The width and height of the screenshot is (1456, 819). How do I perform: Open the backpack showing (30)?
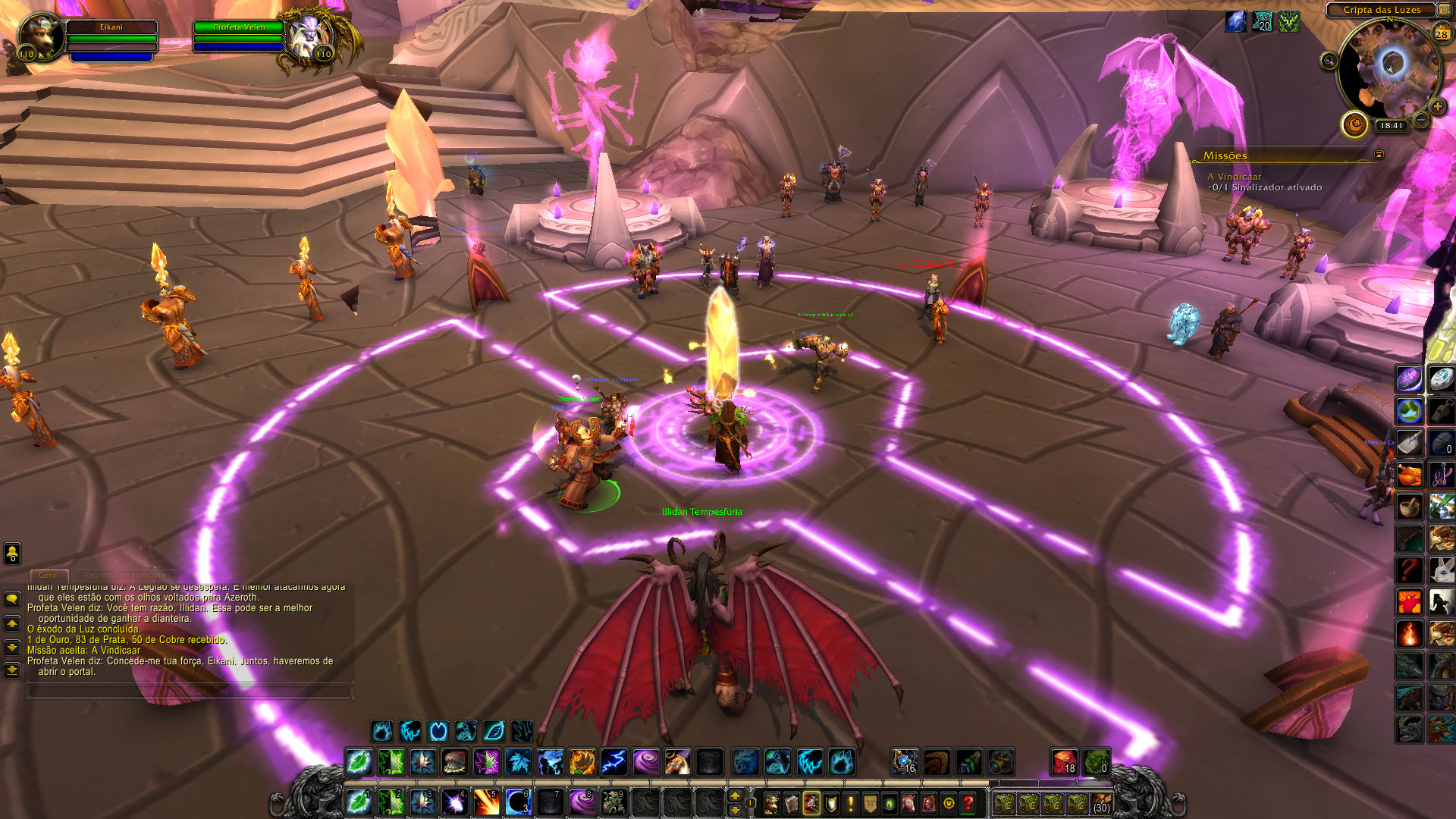click(x=1100, y=802)
